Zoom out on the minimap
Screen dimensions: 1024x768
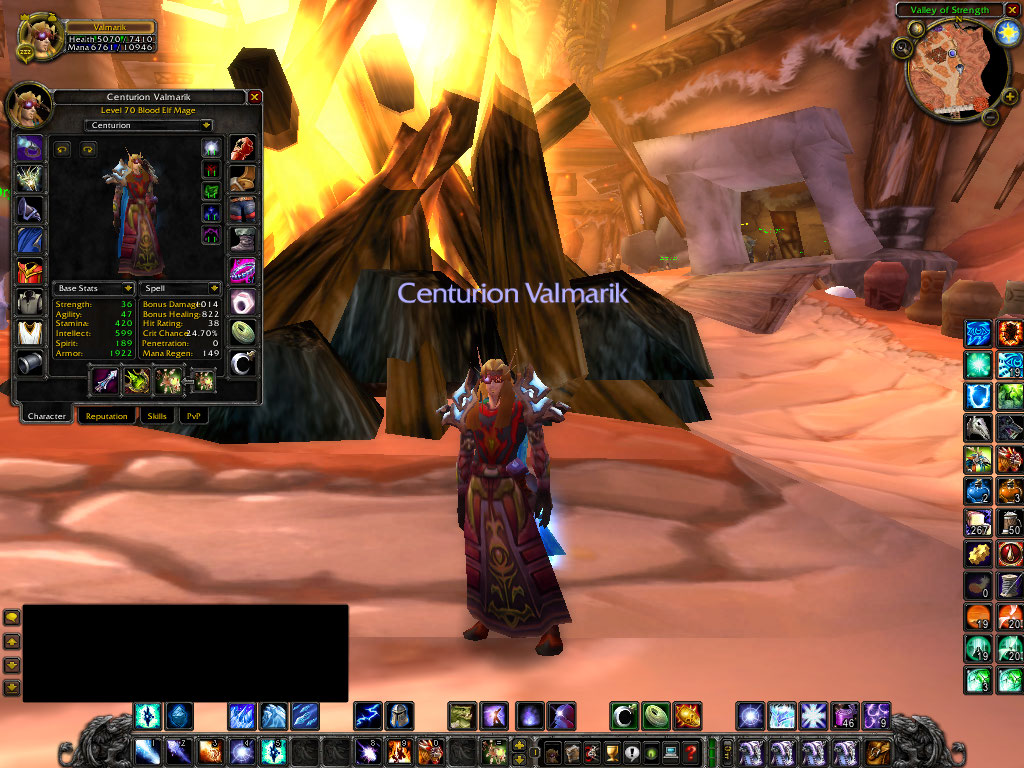point(990,117)
